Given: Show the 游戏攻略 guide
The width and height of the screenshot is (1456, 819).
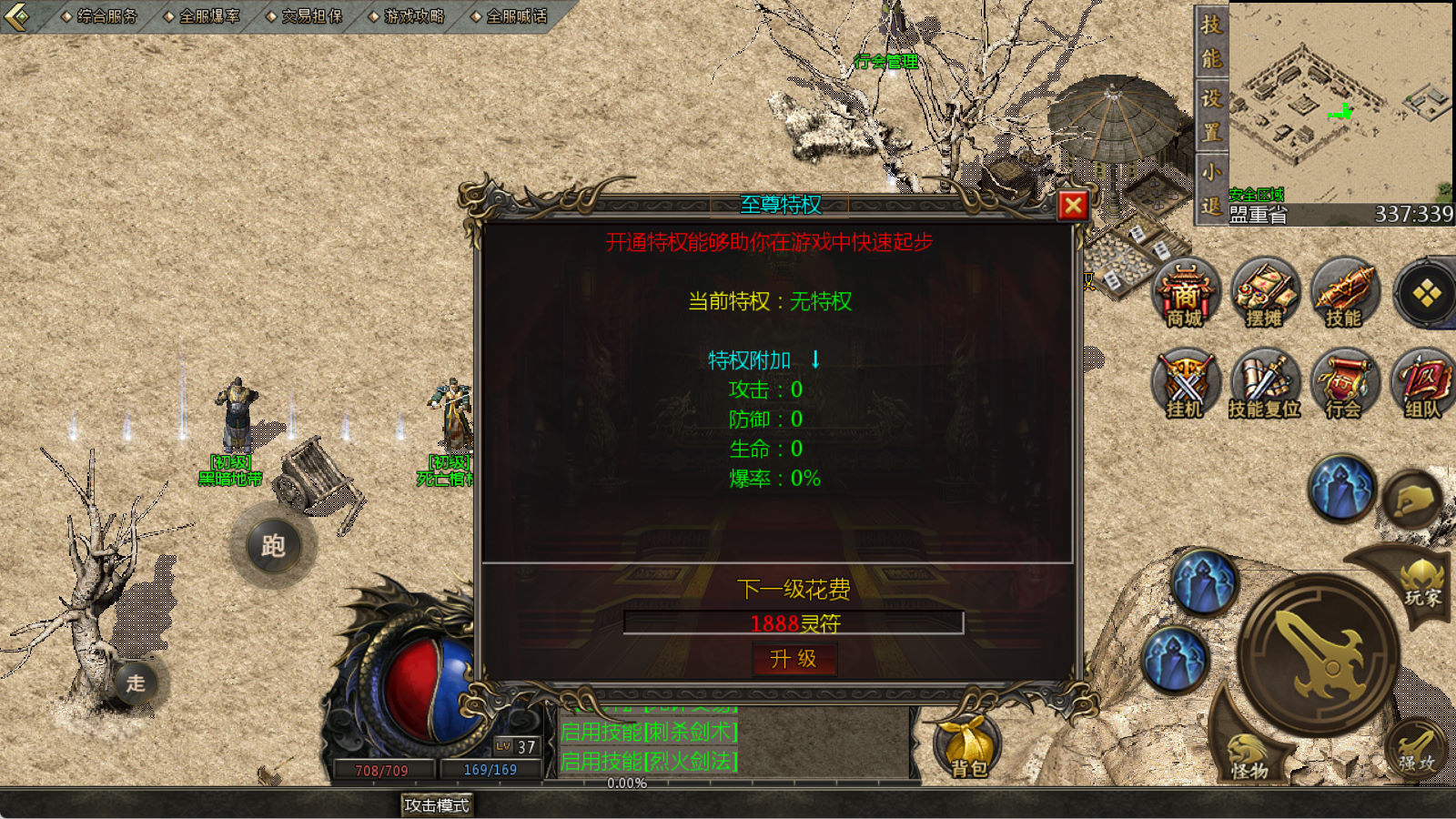Looking at the screenshot, I should (x=408, y=16).
